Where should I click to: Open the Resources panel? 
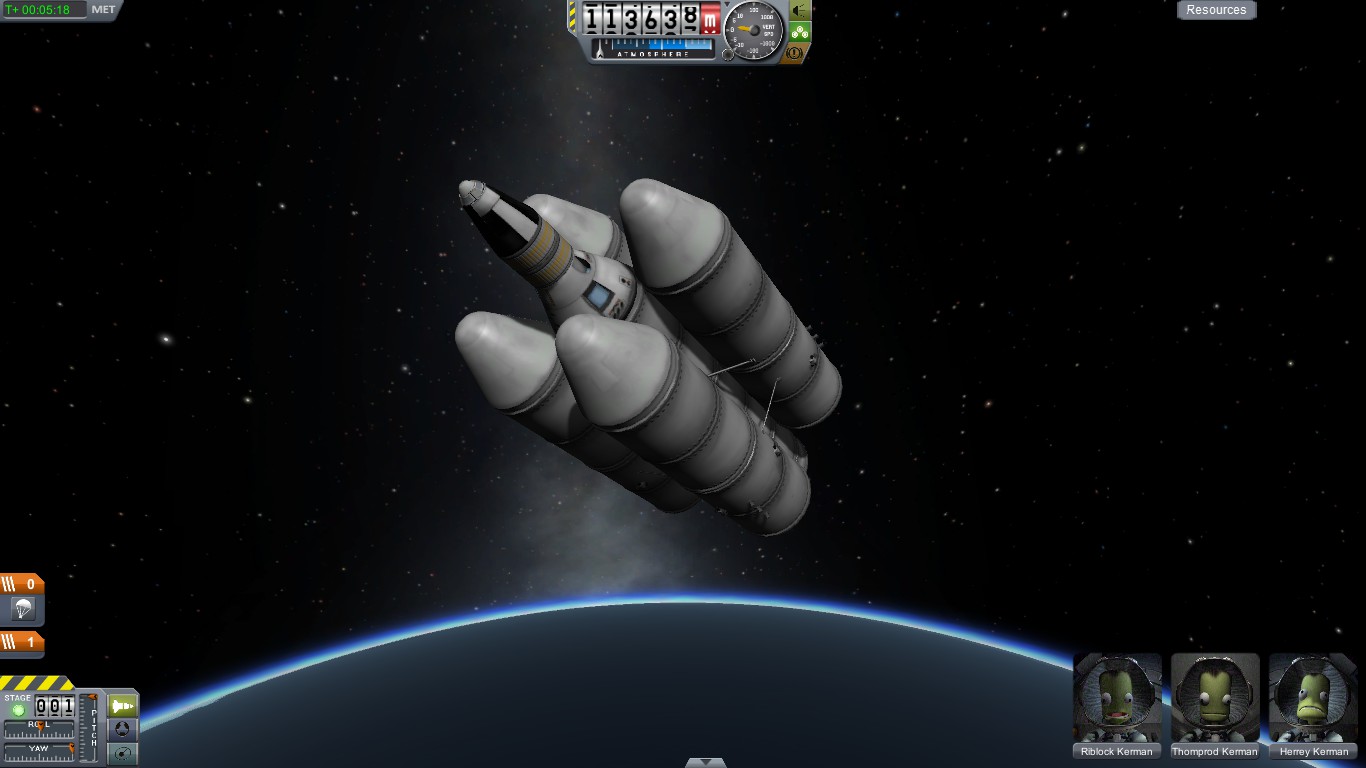[1216, 10]
